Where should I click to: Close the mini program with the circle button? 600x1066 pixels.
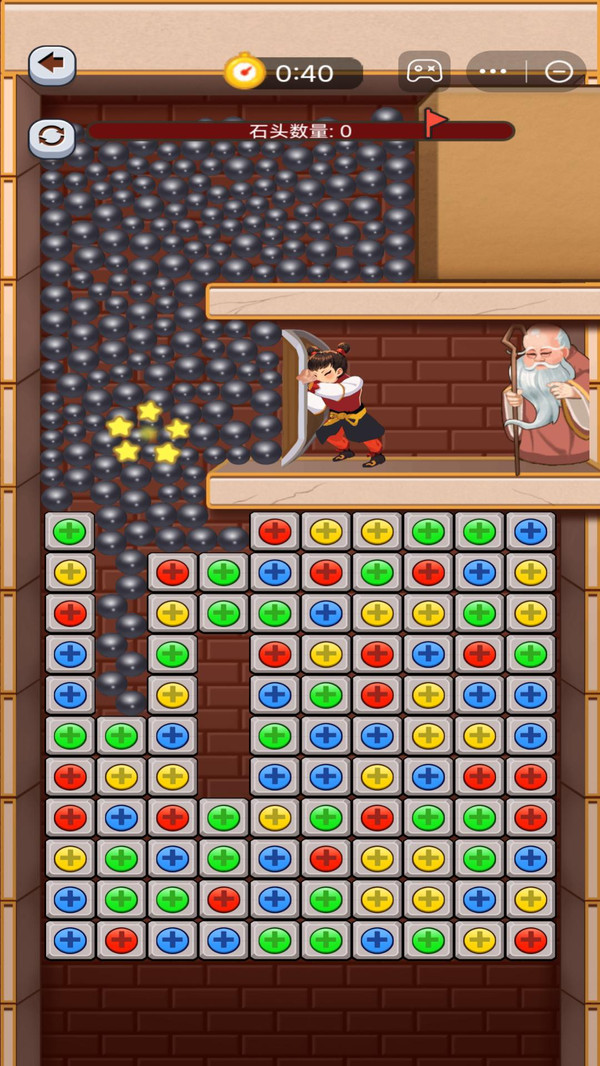(x=558, y=72)
